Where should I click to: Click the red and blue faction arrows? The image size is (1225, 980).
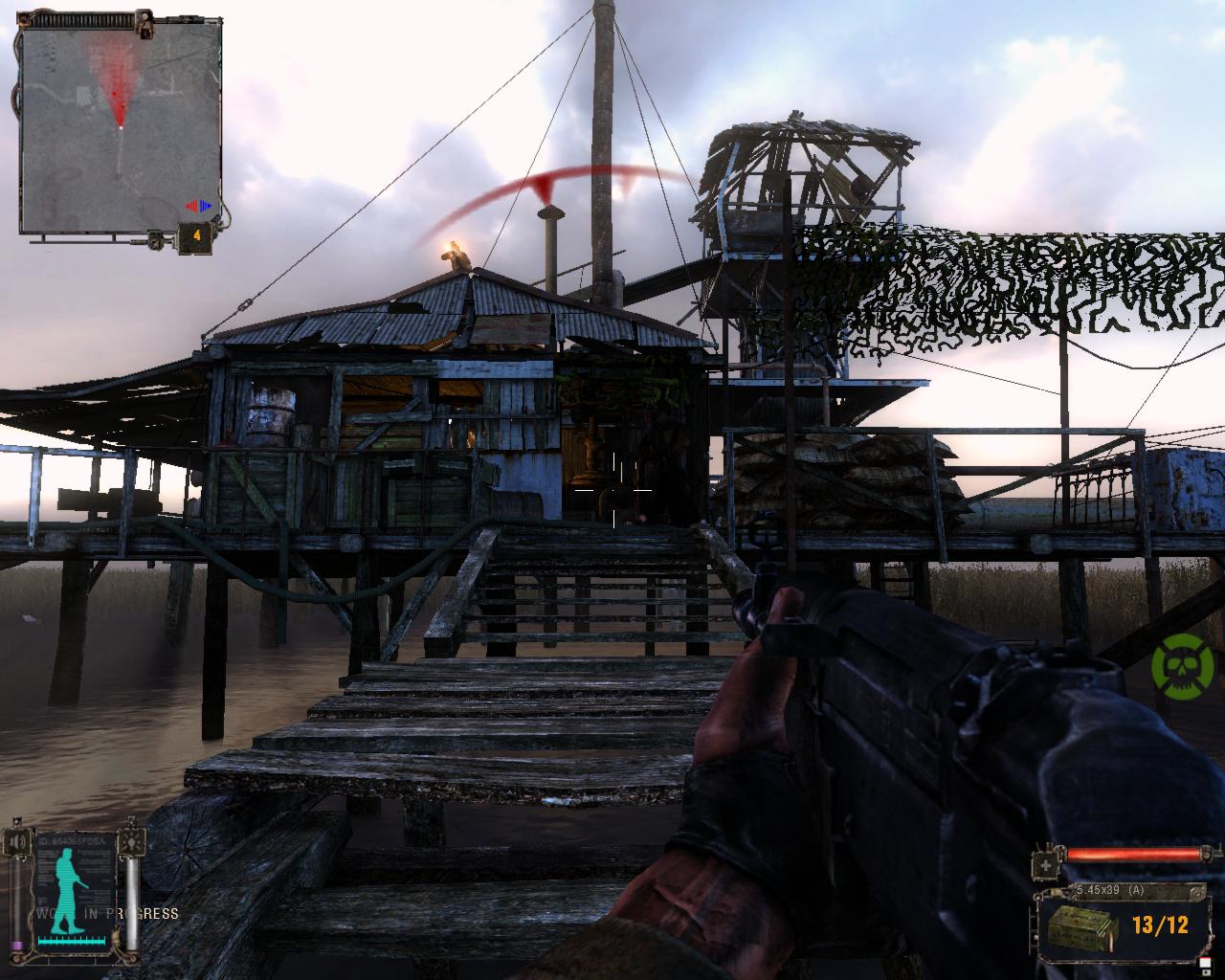(198, 206)
